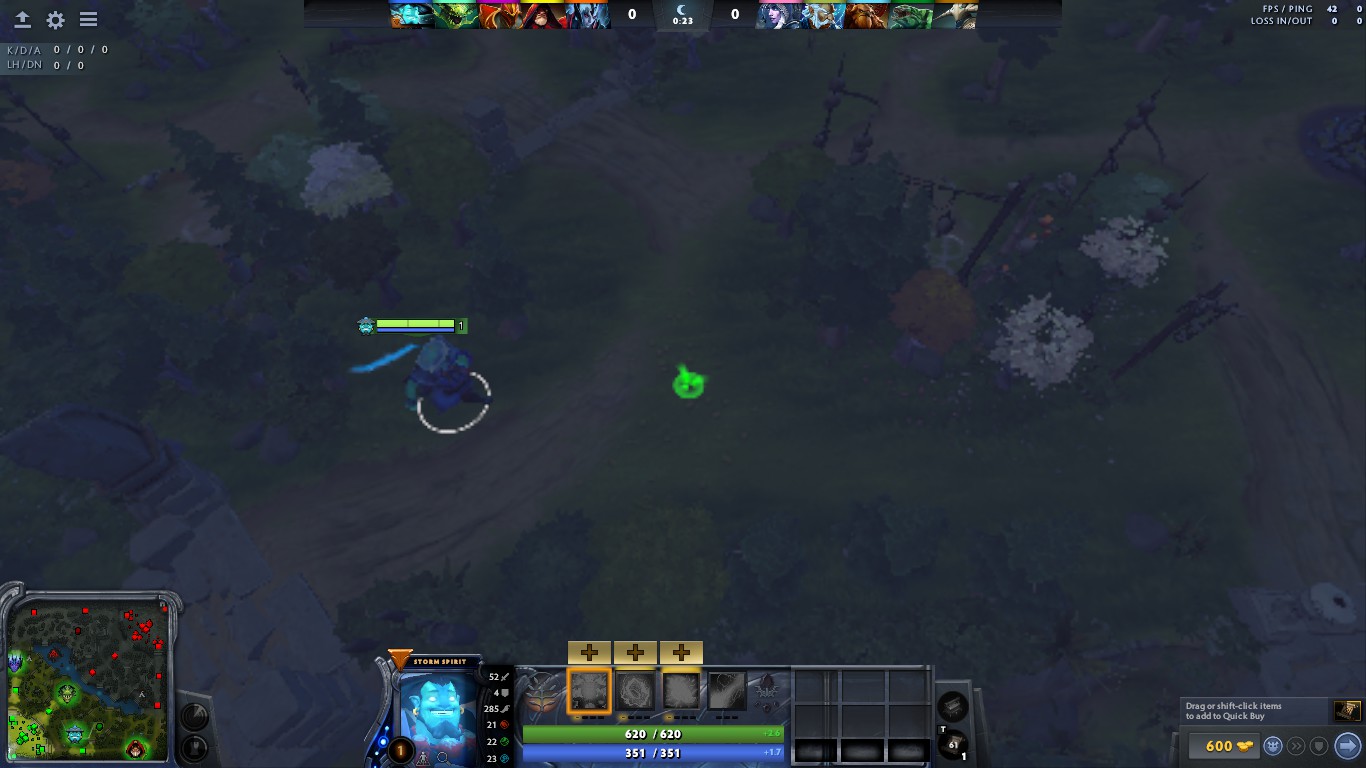Click the gold counter showing 600
This screenshot has width=1366, height=768.
[x=1223, y=746]
